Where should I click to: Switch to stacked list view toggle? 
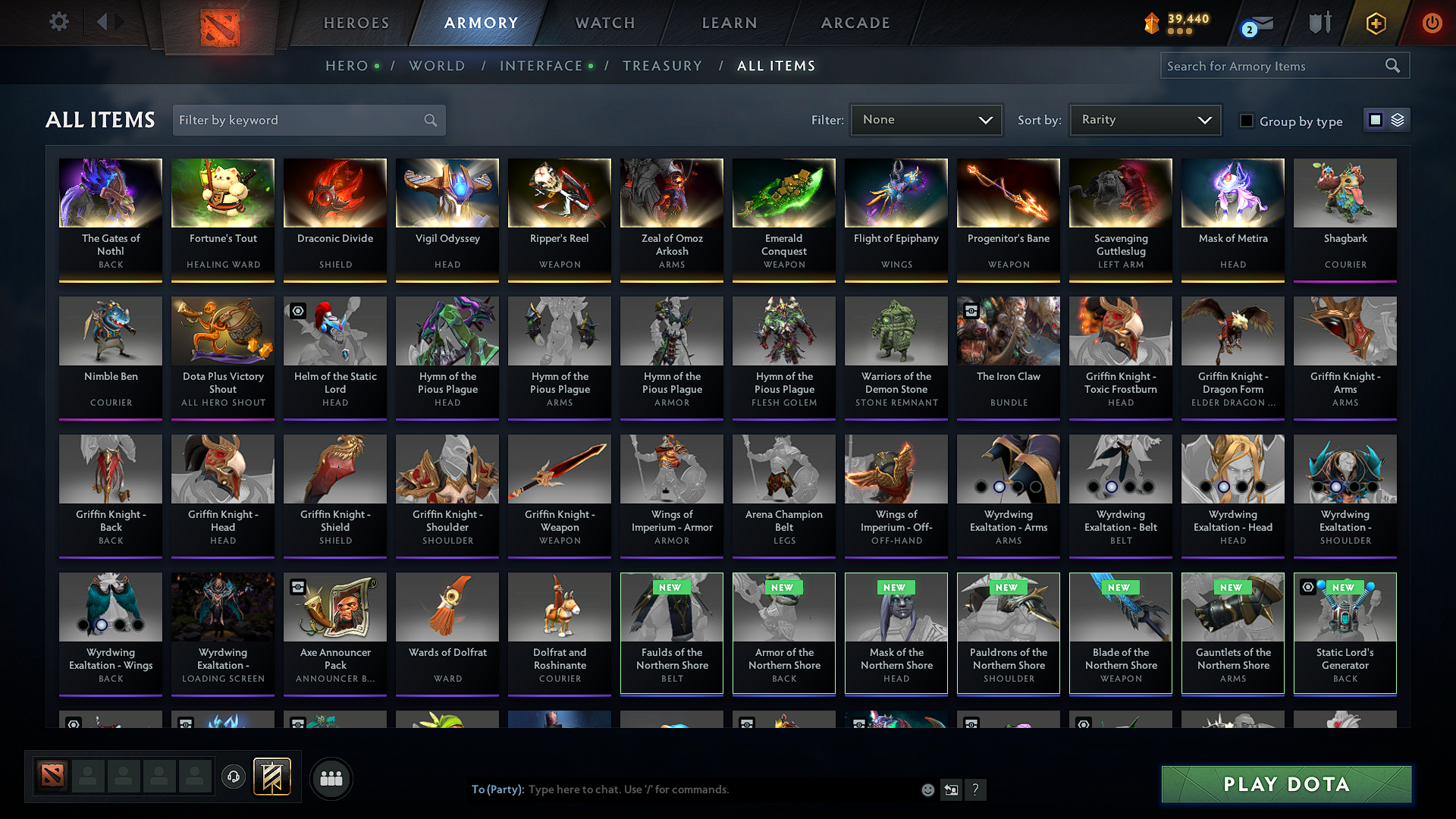1396,120
